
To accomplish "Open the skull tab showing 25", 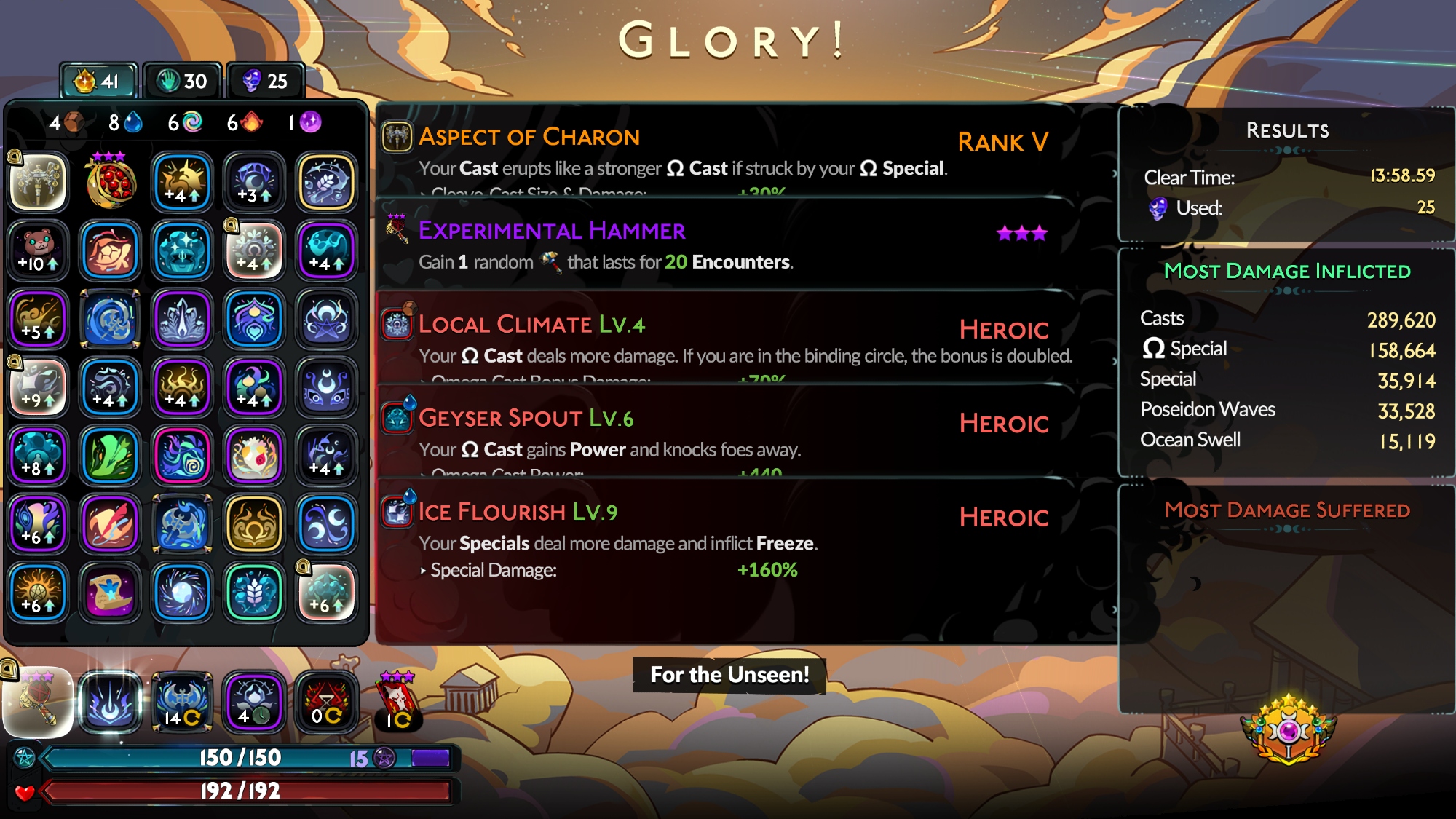I will click(x=266, y=81).
